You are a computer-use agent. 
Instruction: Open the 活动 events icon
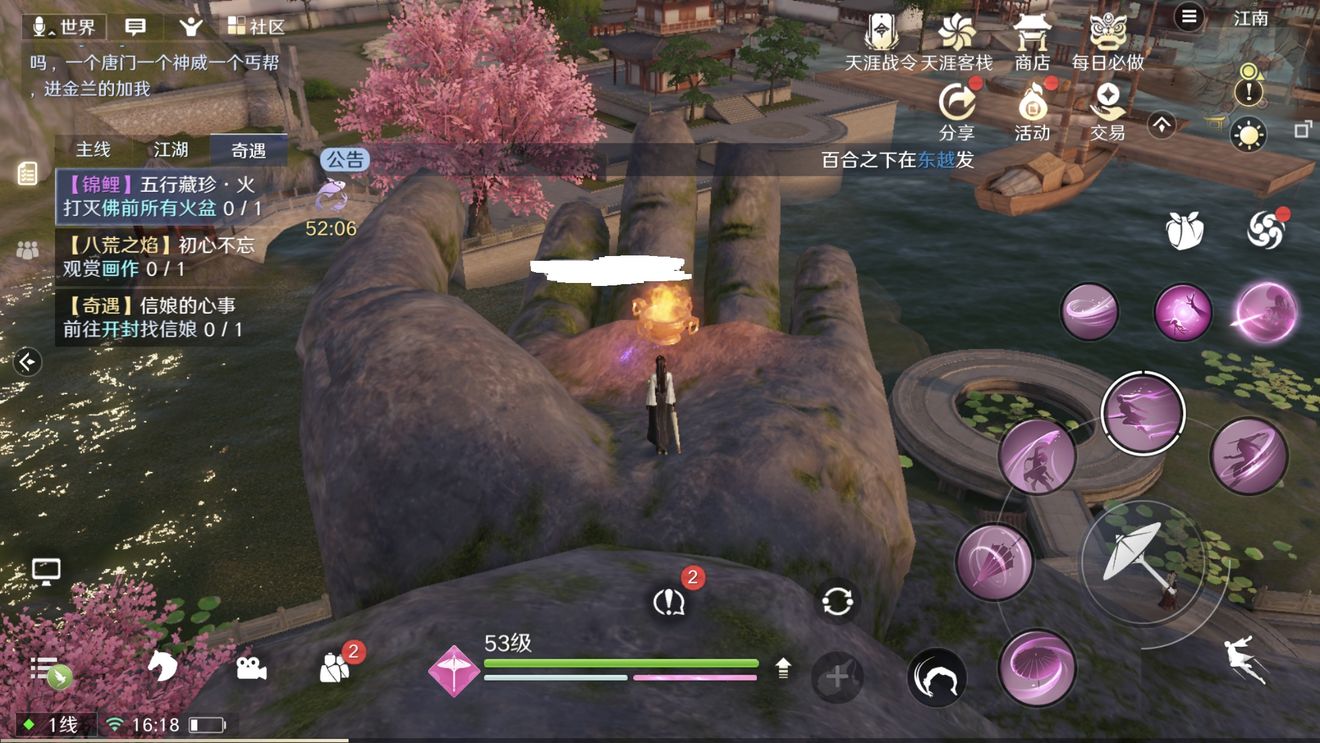pyautogui.click(x=1031, y=108)
